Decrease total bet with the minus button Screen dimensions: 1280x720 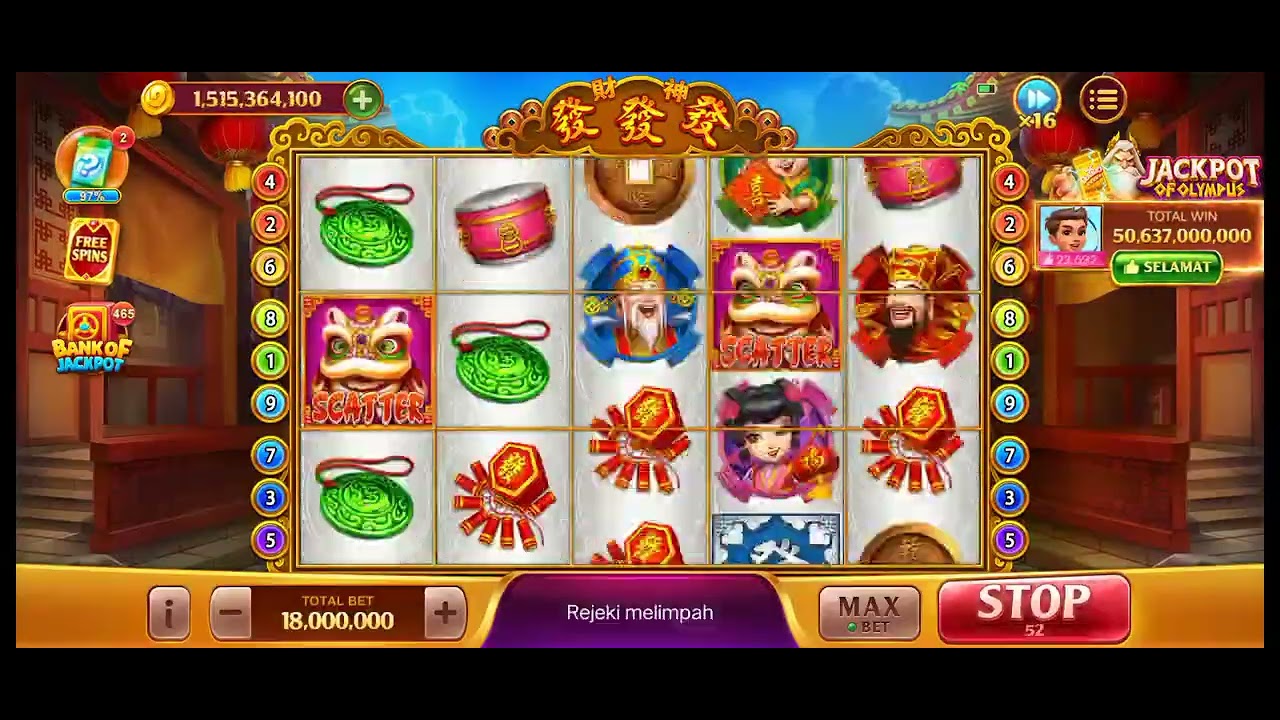pos(231,612)
